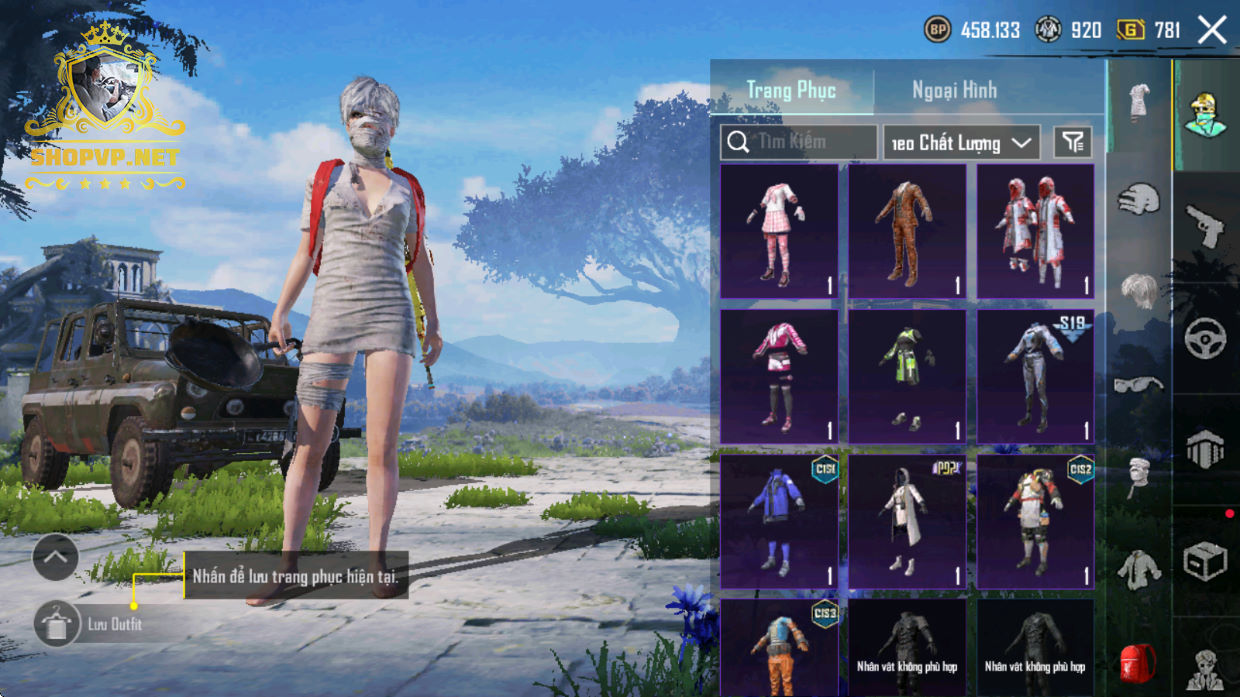Screen dimensions: 1240x697
Task: Select the red and white hooded robes
Action: (1035, 232)
